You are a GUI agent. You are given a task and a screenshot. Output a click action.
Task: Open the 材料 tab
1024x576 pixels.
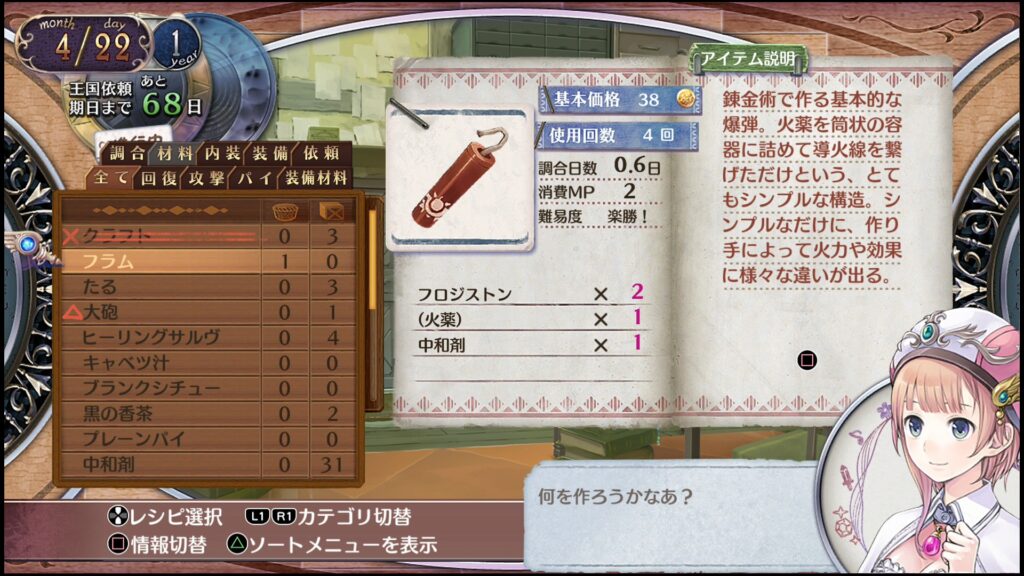point(176,154)
